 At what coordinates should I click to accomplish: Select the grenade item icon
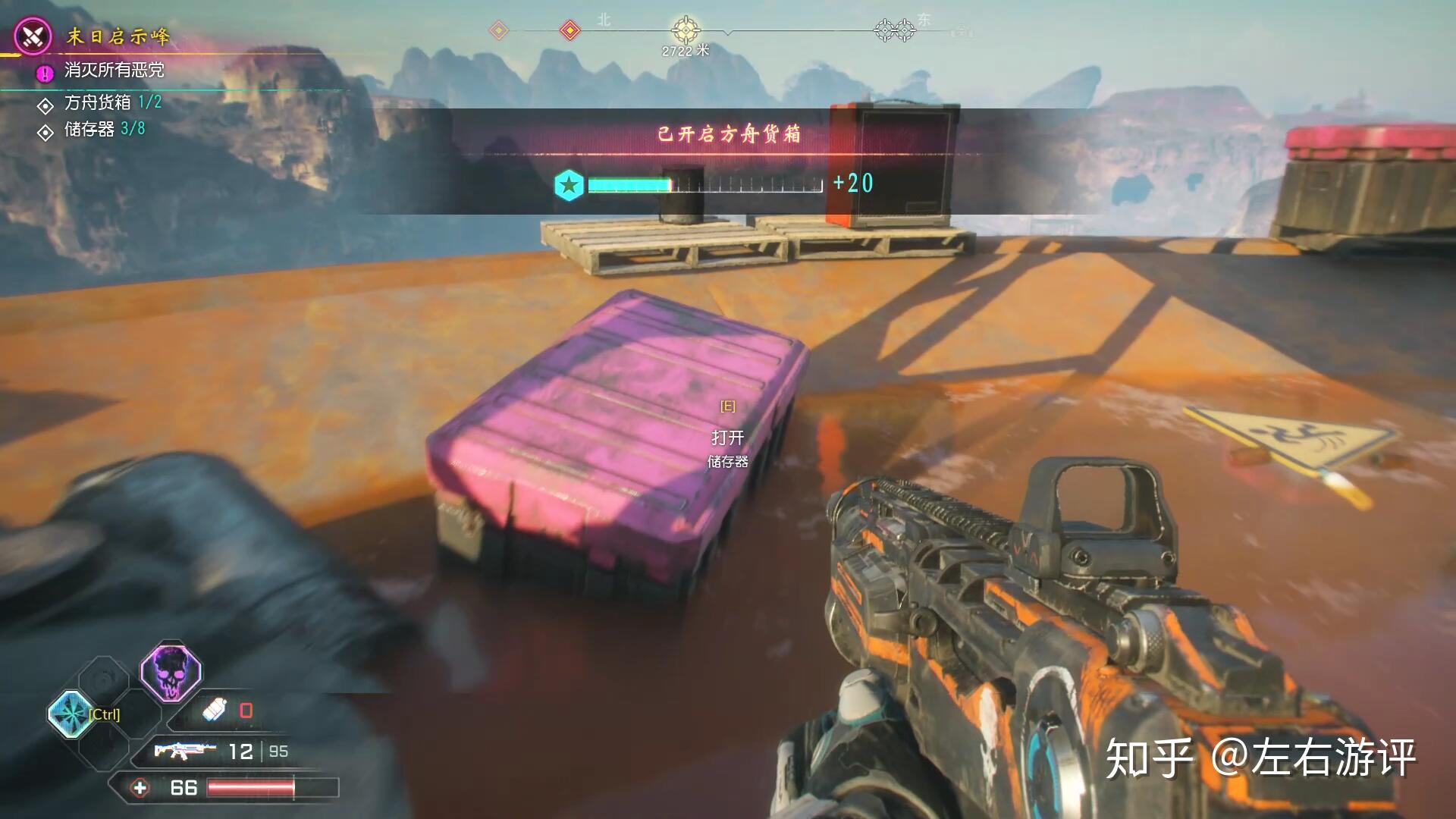pyautogui.click(x=215, y=711)
